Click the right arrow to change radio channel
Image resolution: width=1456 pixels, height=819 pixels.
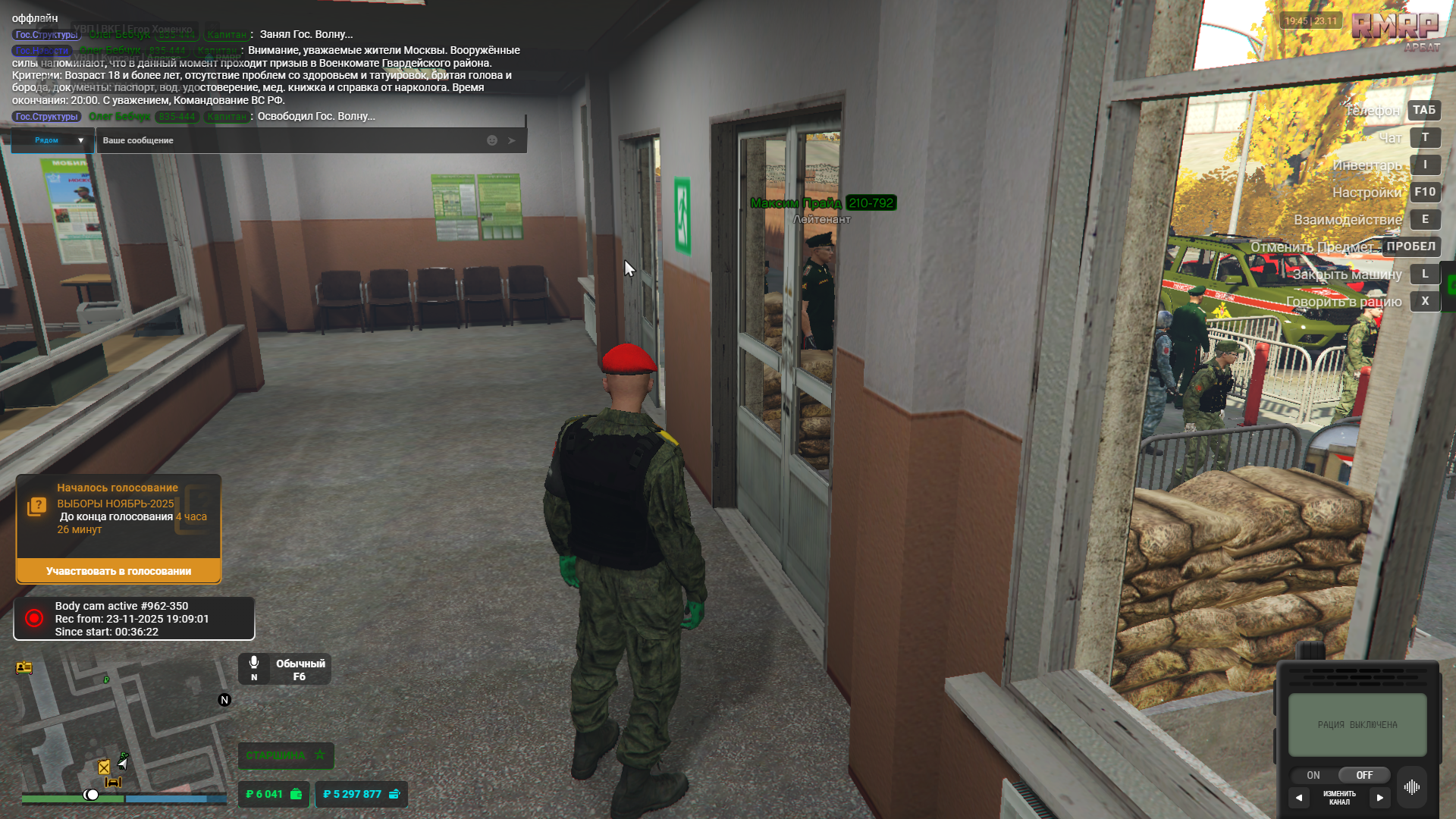1380,797
